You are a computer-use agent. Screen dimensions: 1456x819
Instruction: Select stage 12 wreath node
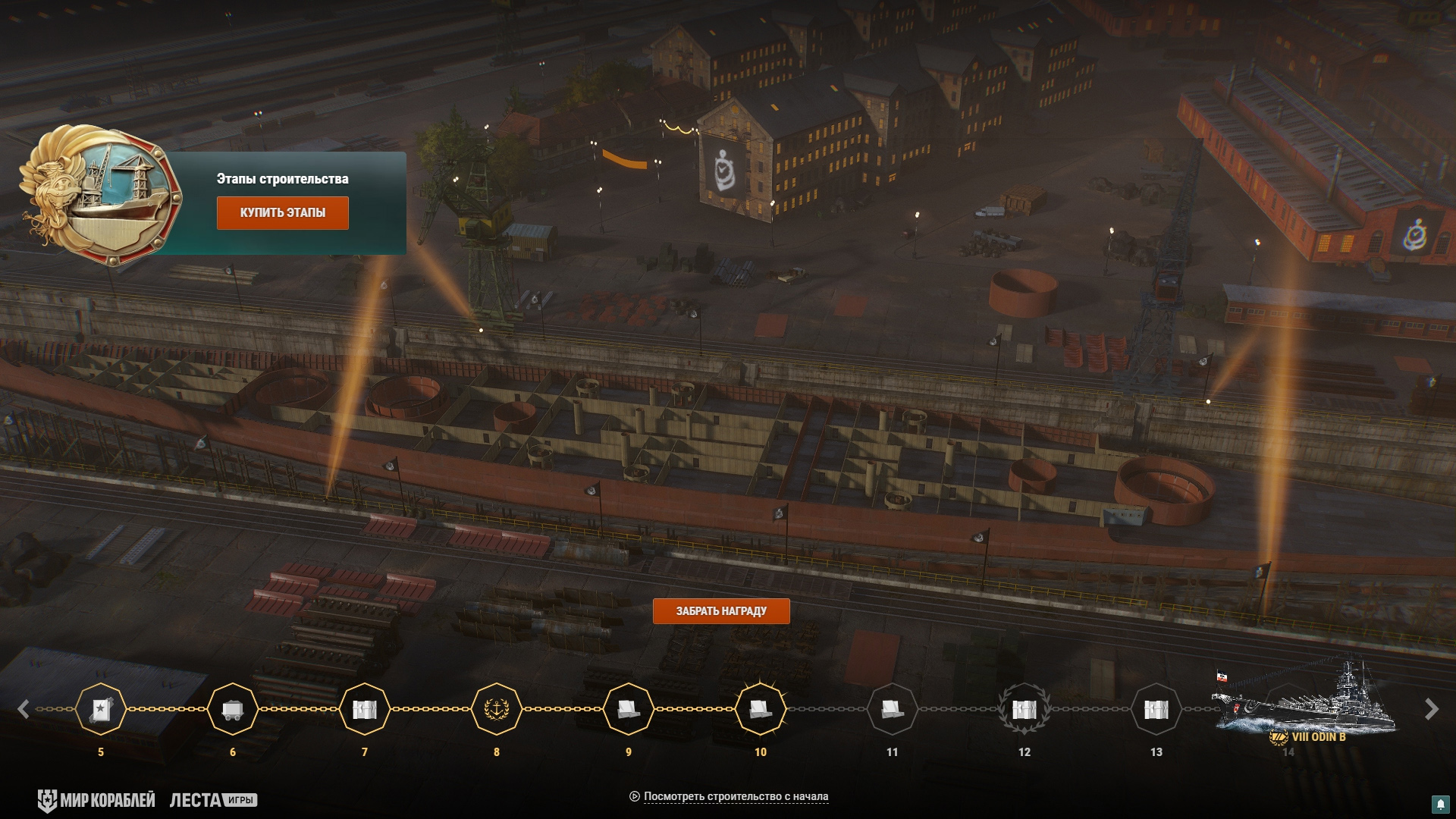click(x=1024, y=710)
